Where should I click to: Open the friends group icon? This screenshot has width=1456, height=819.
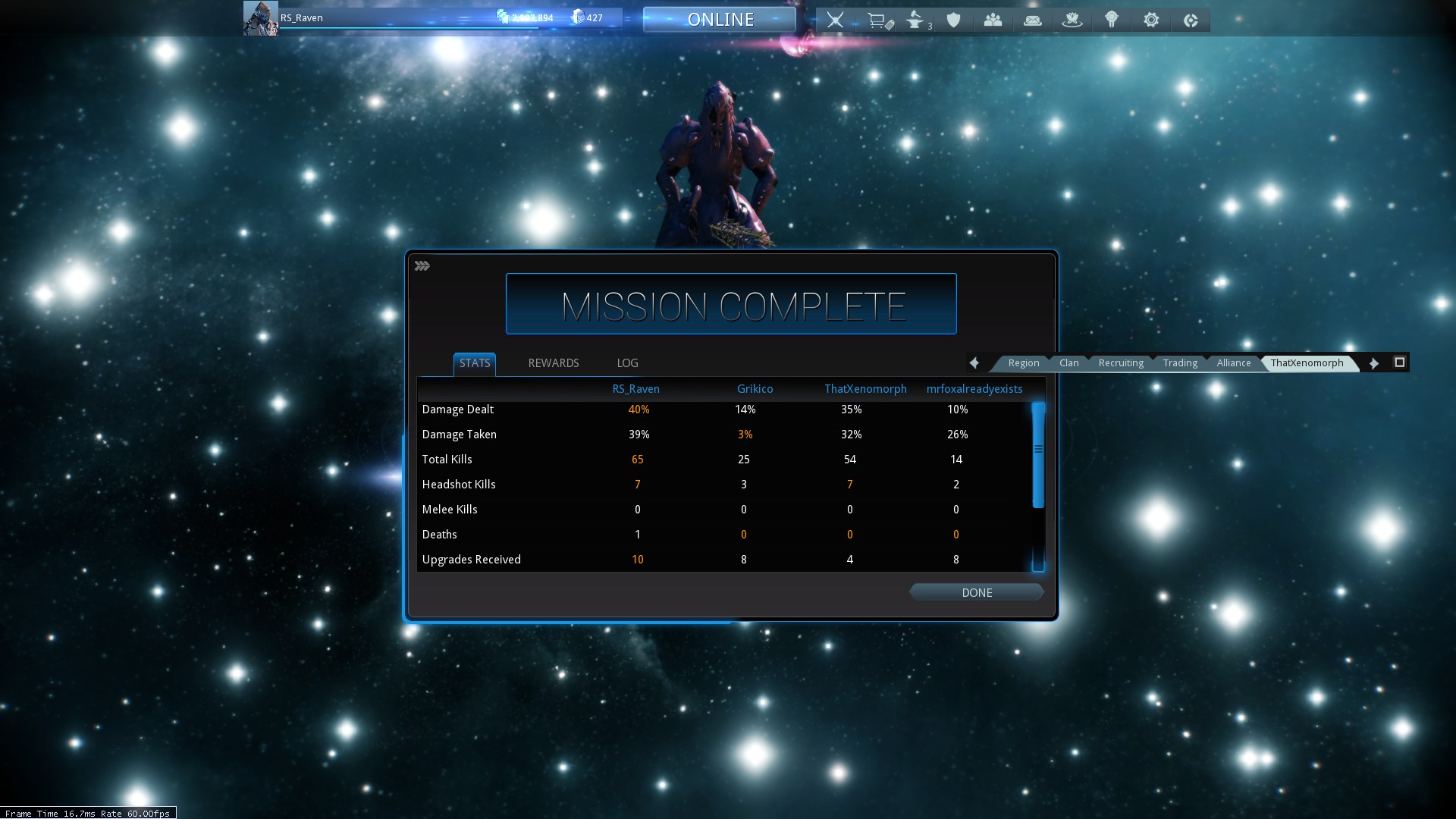[x=993, y=20]
